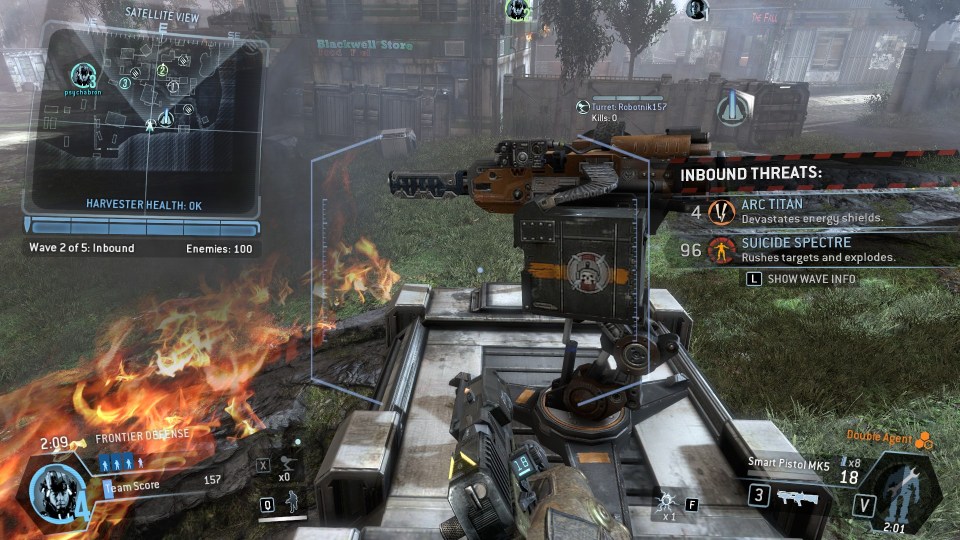Click the Arc Titan threat icon
Image resolution: width=960 pixels, height=540 pixels.
click(x=721, y=212)
